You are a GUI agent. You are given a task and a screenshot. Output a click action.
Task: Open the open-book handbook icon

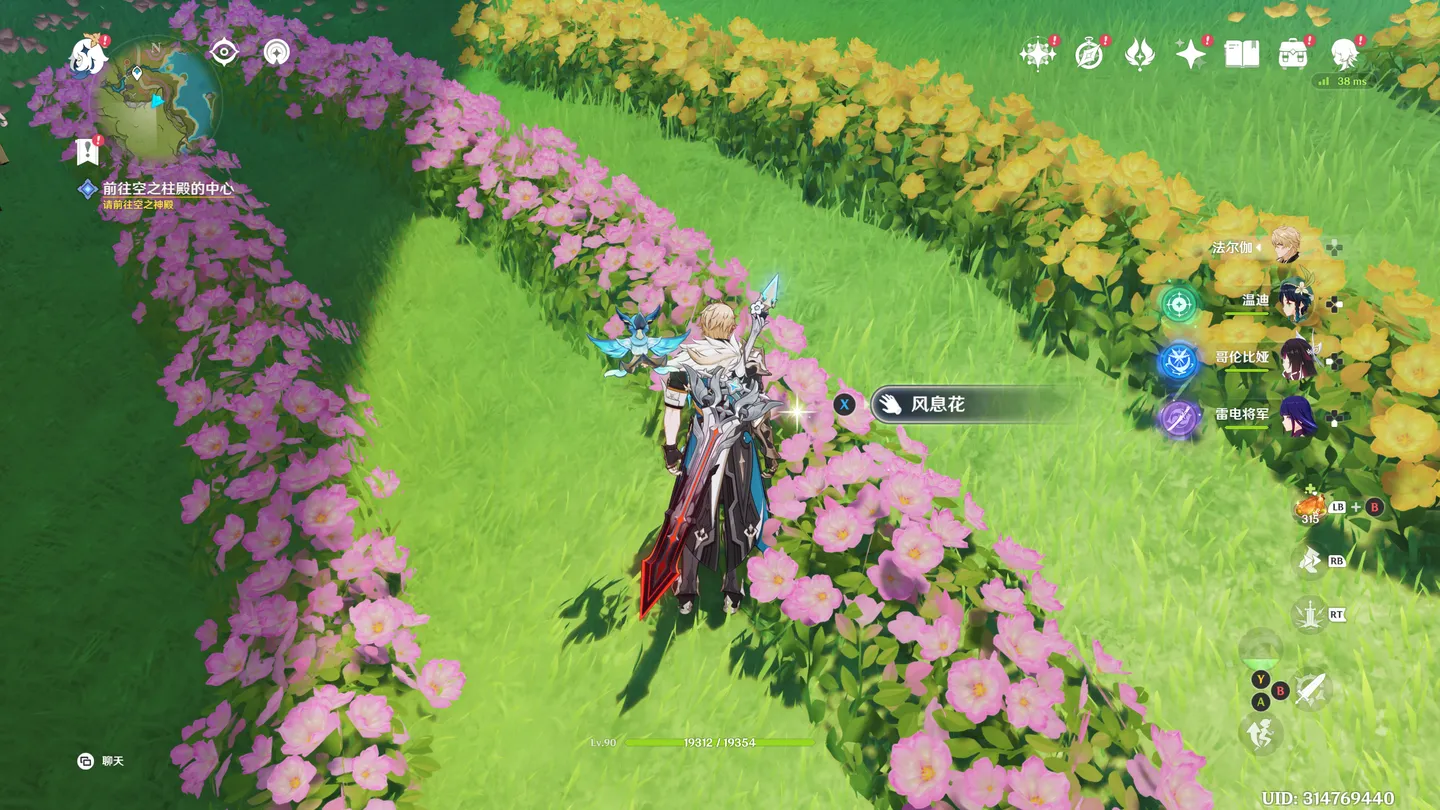[1242, 54]
